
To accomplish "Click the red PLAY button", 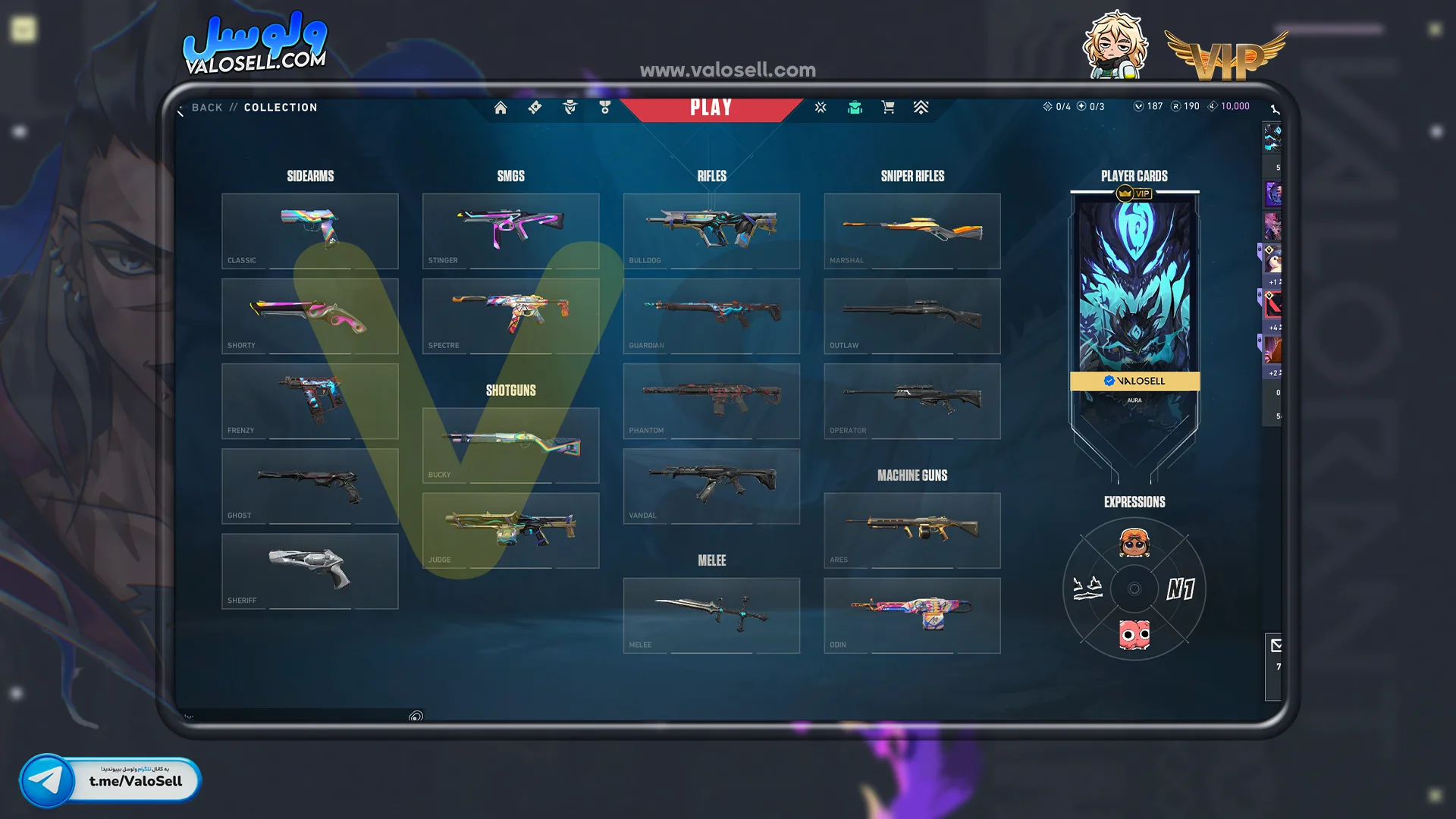I will tap(711, 108).
